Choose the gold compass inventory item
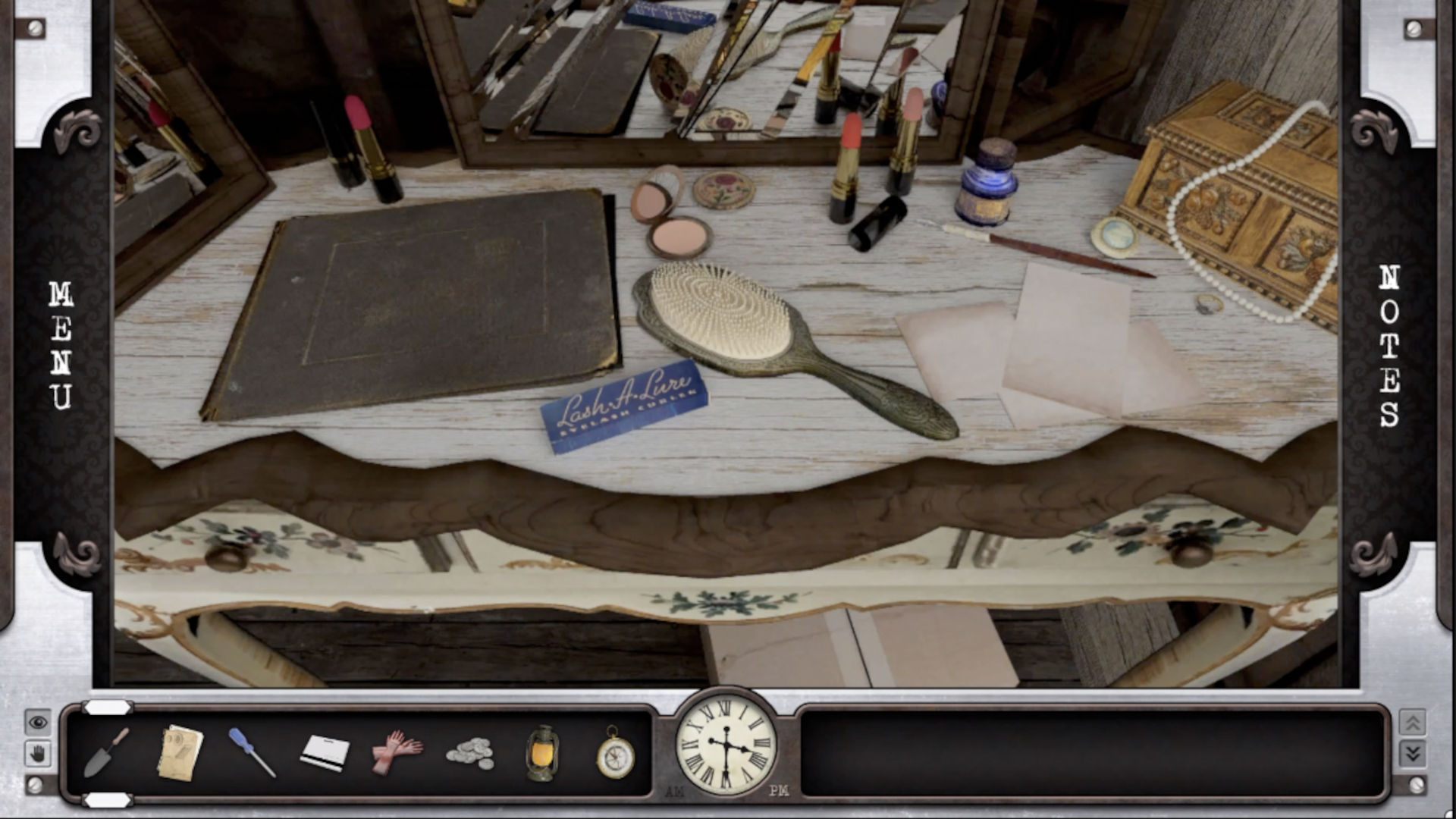Image resolution: width=1456 pixels, height=819 pixels. pos(615,753)
